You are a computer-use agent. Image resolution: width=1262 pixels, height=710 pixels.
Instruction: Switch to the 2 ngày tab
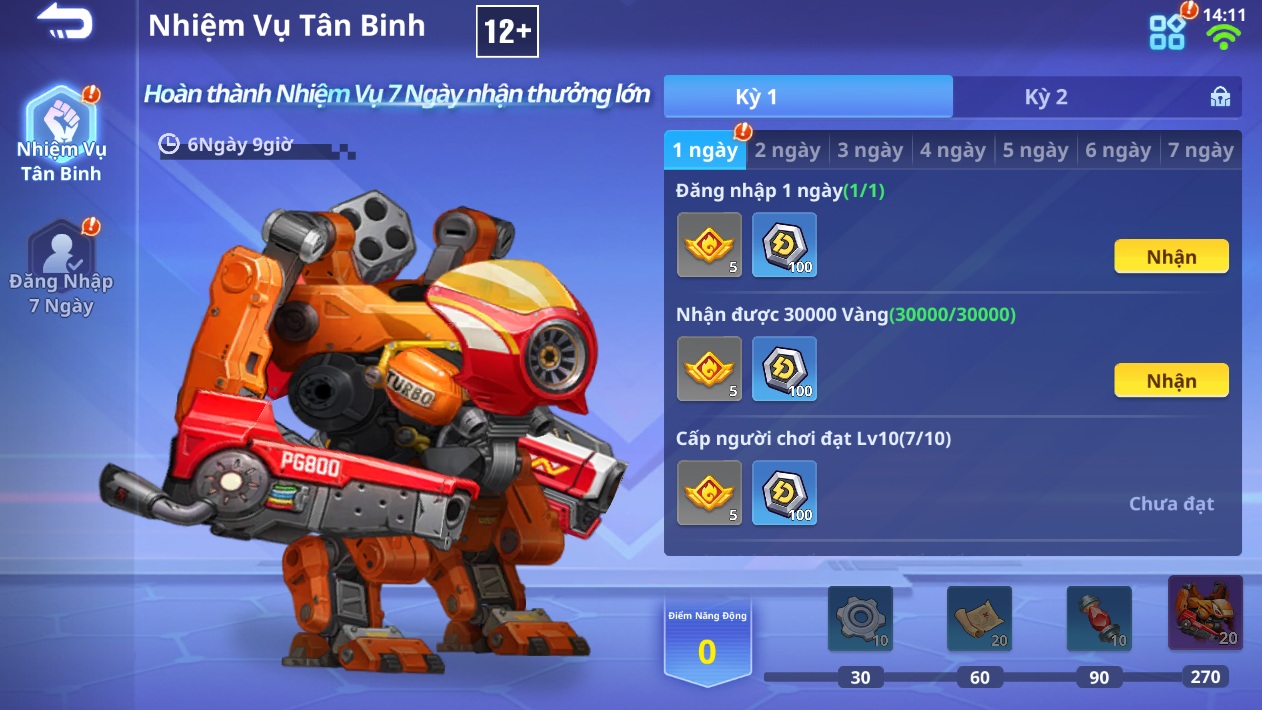click(787, 151)
